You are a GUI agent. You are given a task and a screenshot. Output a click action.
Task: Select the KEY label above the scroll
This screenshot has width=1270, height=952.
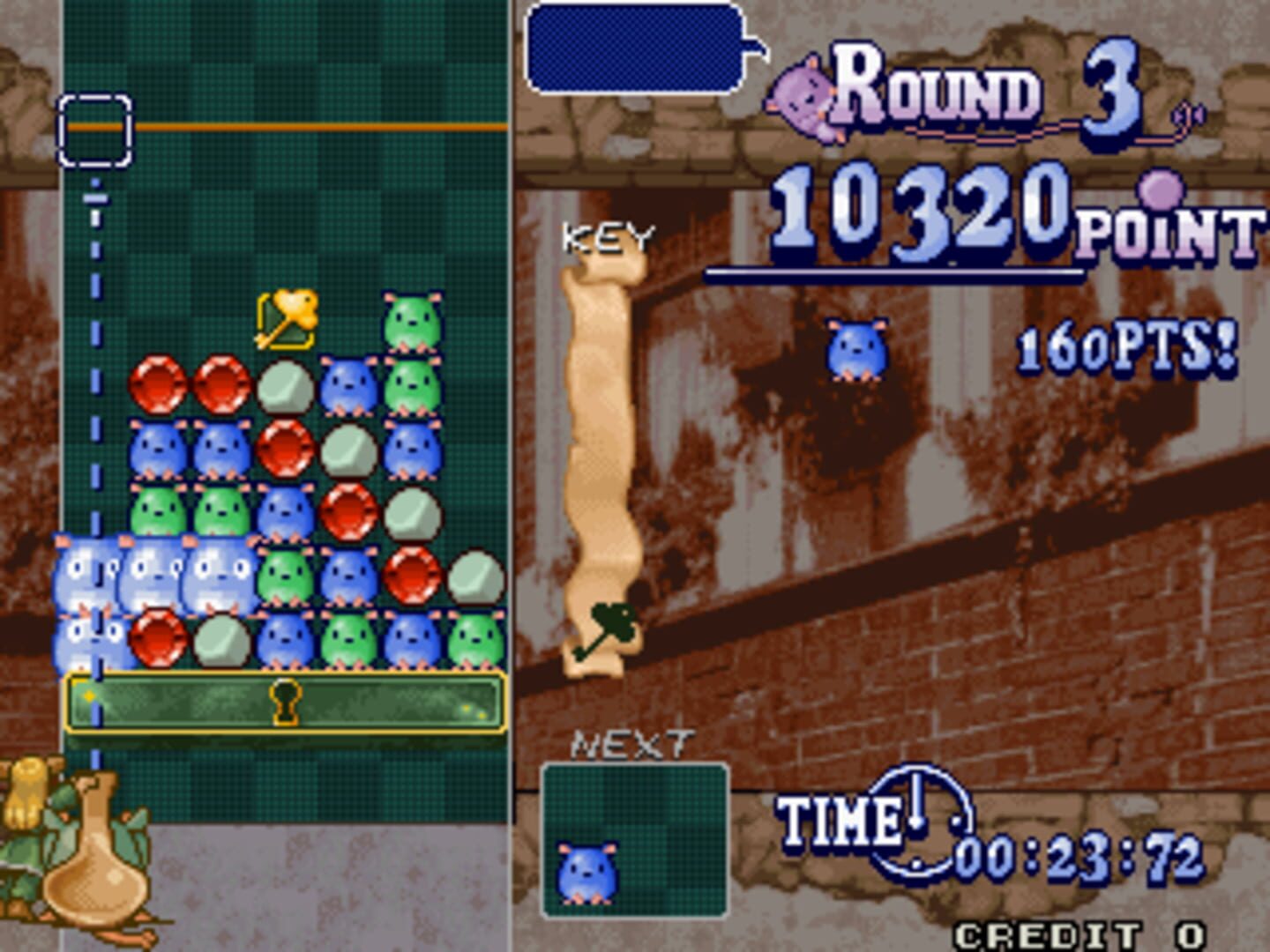point(609,236)
